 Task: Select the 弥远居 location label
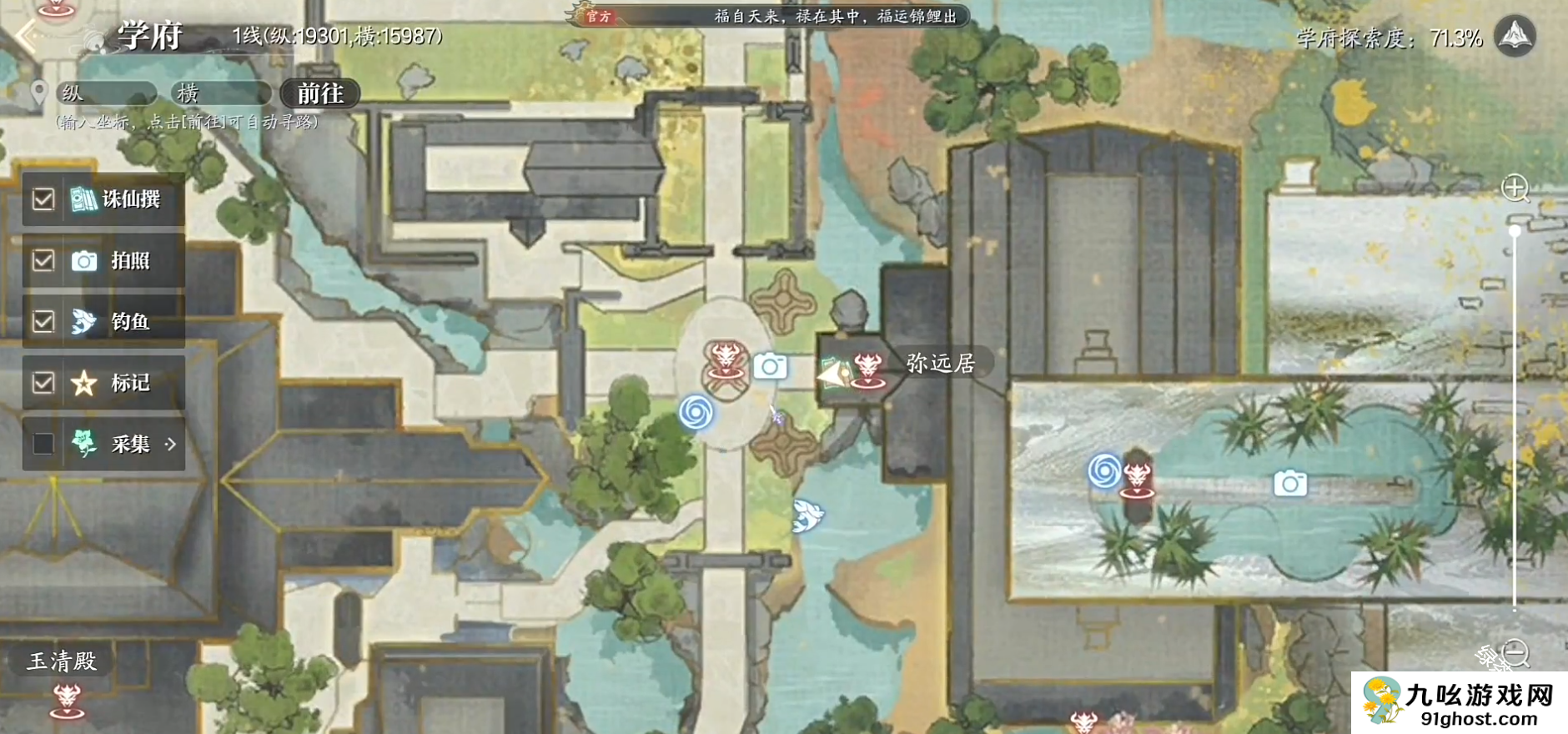tap(940, 363)
